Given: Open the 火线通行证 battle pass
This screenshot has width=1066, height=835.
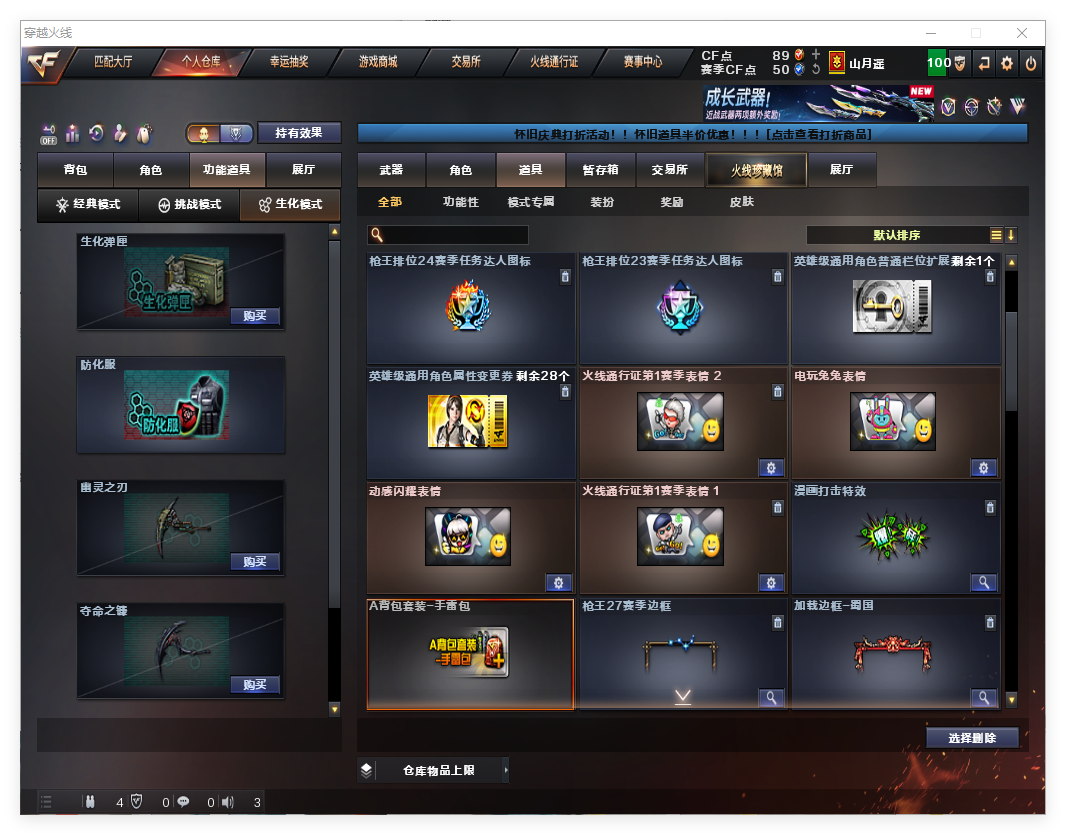Looking at the screenshot, I should [555, 62].
